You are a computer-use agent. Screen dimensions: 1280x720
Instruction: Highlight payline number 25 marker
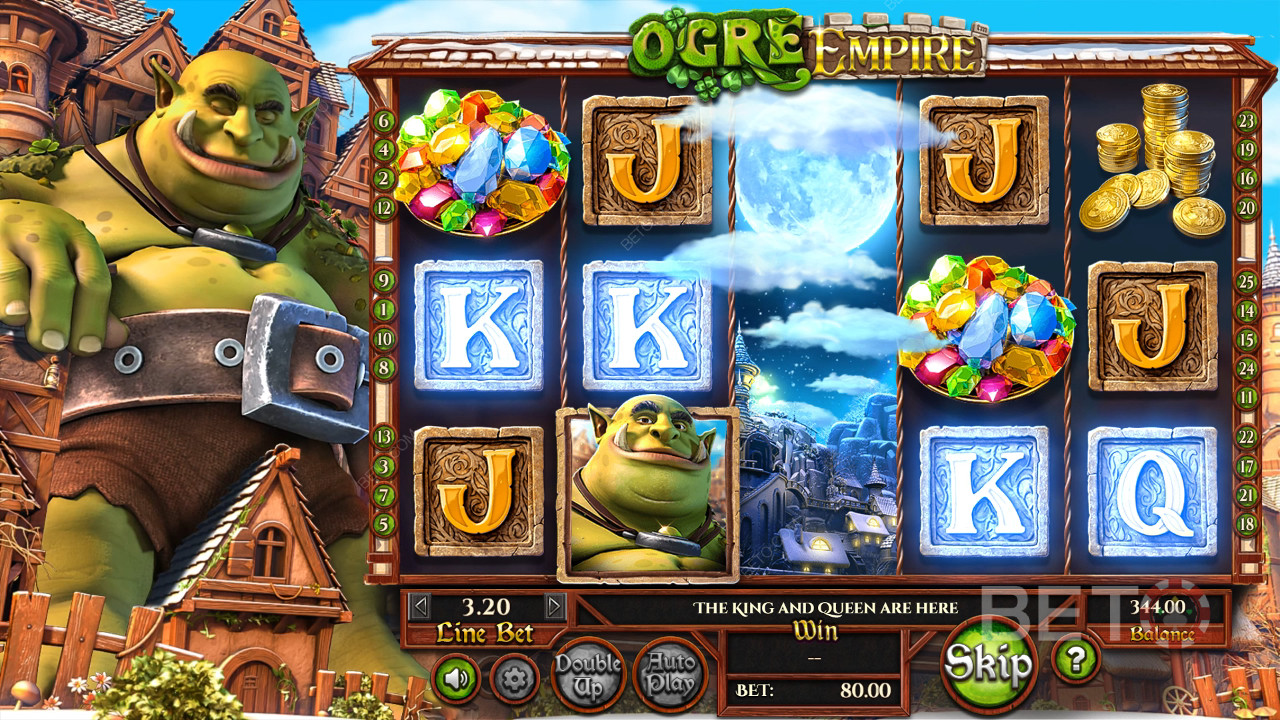(1246, 282)
